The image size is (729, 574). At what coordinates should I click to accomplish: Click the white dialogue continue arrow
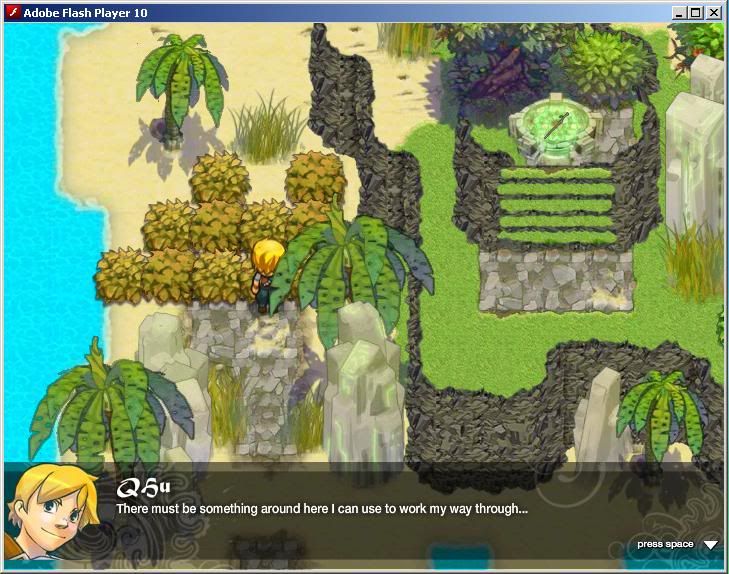(x=710, y=545)
